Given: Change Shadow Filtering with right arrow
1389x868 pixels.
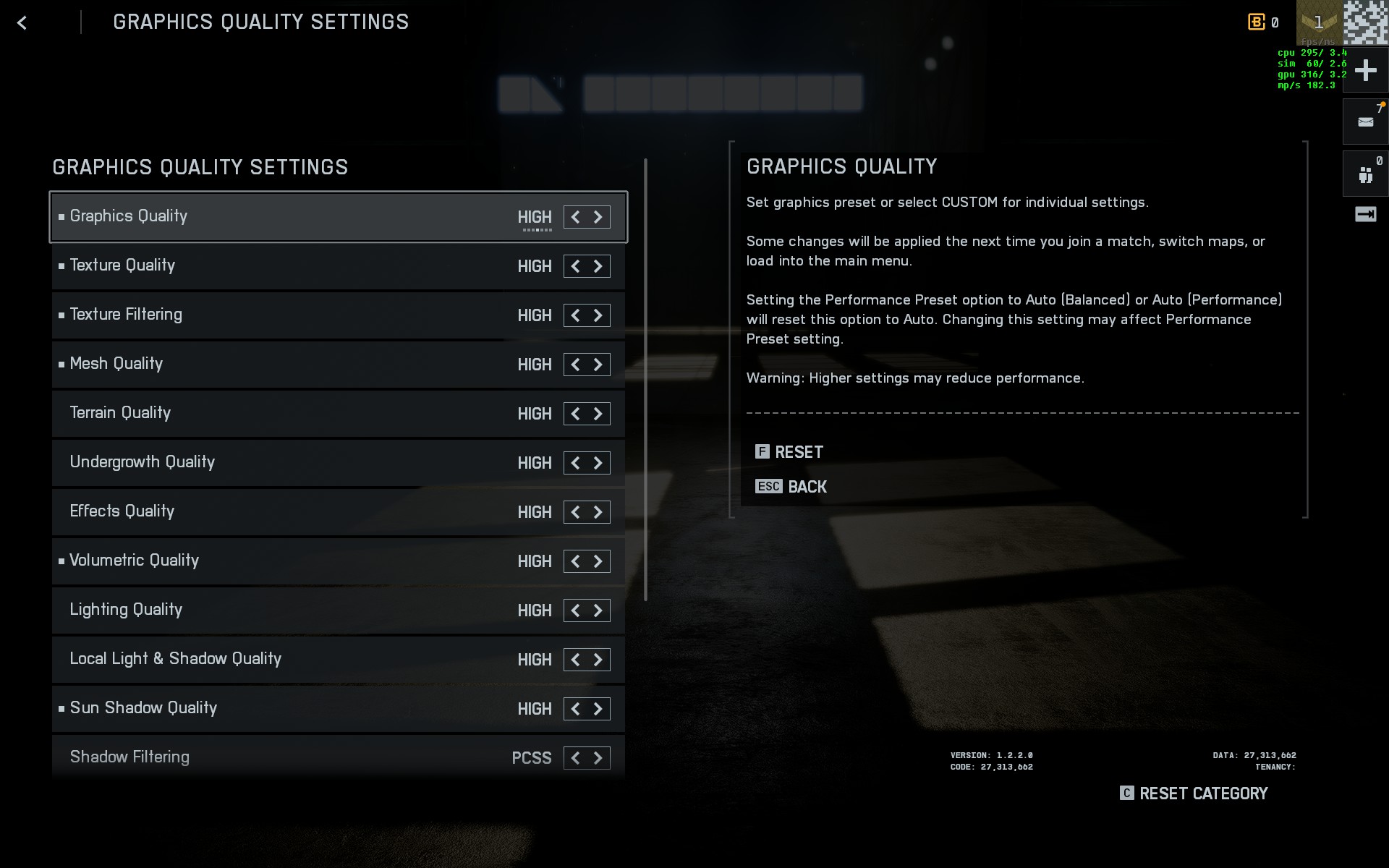Looking at the screenshot, I should pyautogui.click(x=598, y=758).
